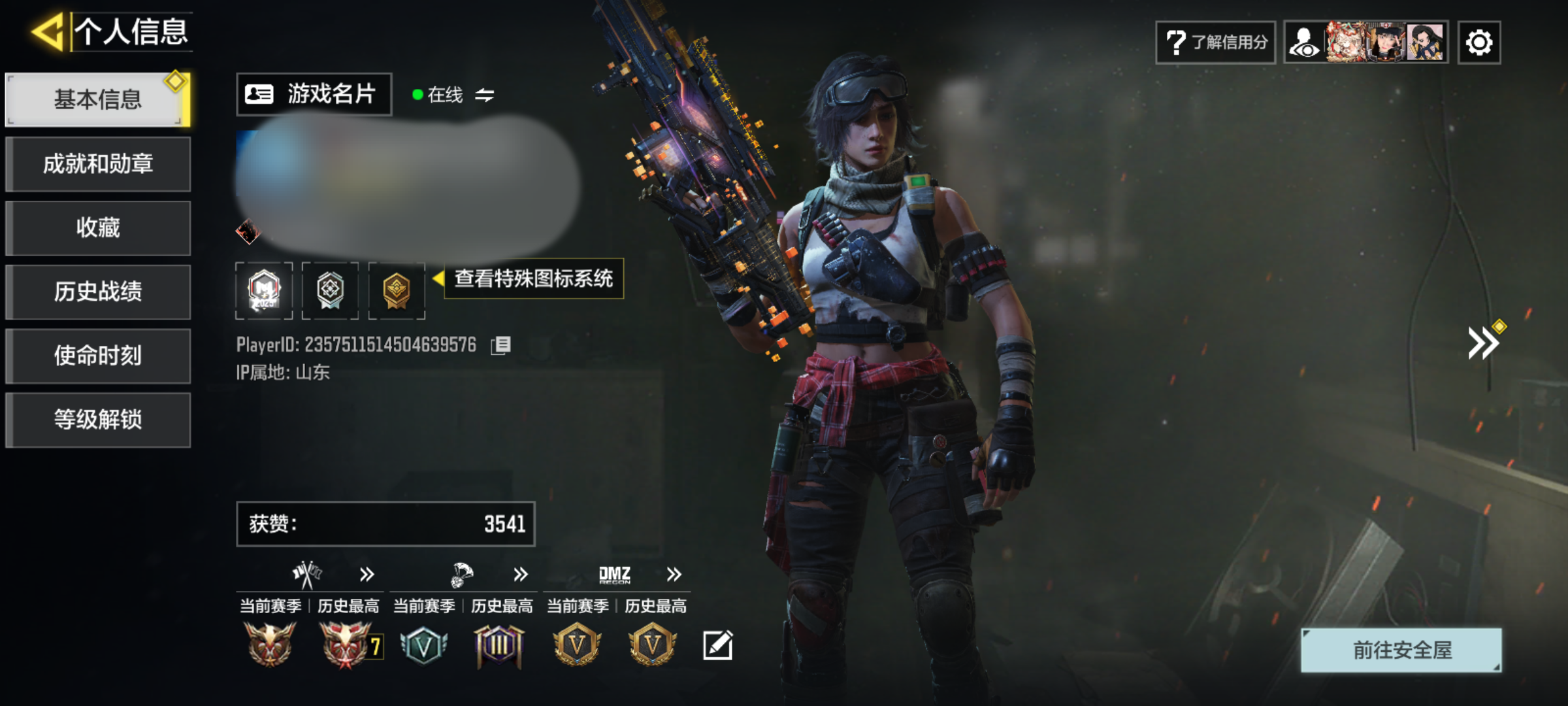This screenshot has width=1568, height=706.
Task: View the recent visitors avatars
Action: (x=1365, y=42)
